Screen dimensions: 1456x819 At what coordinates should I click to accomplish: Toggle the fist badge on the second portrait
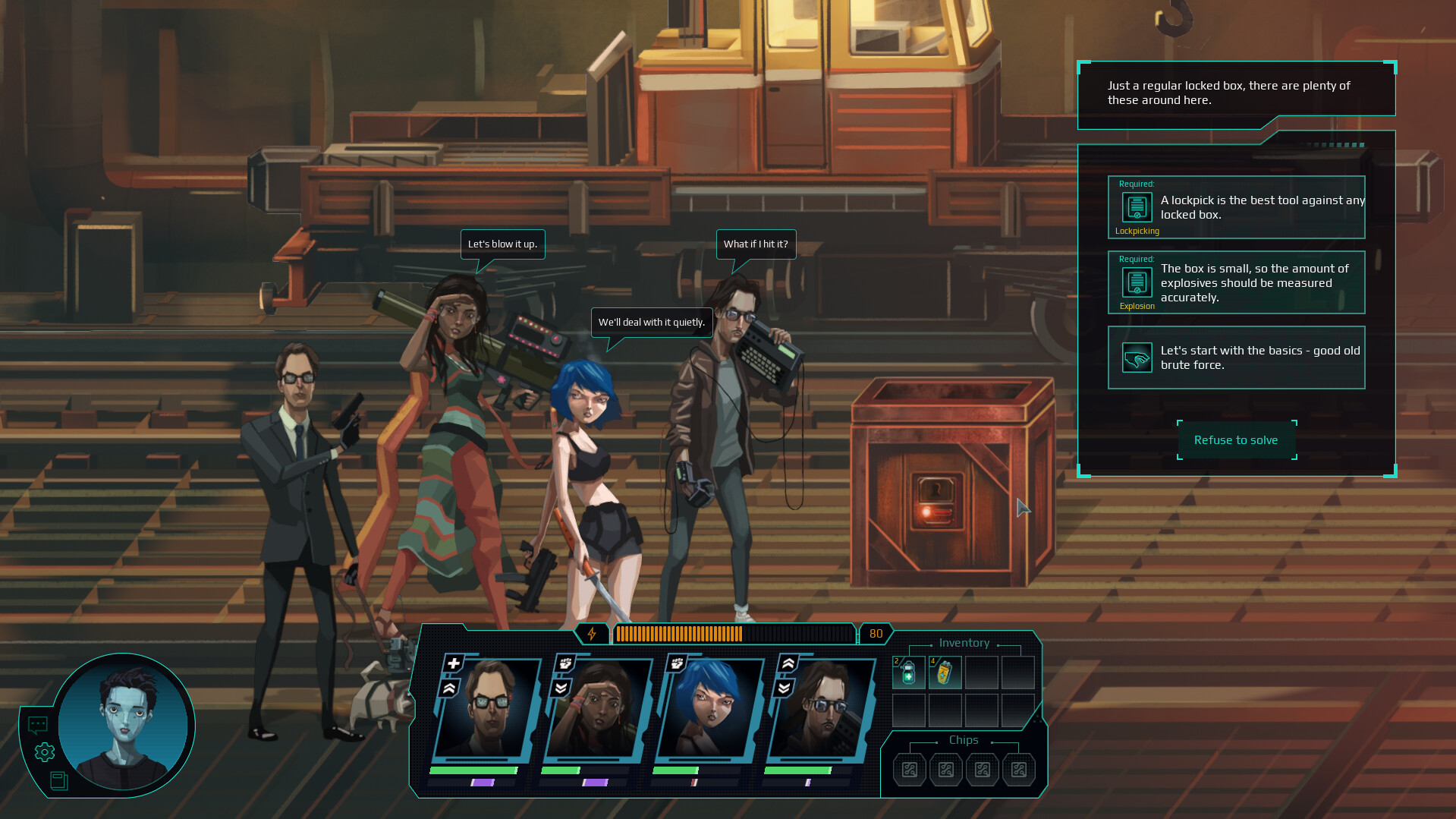[x=564, y=664]
